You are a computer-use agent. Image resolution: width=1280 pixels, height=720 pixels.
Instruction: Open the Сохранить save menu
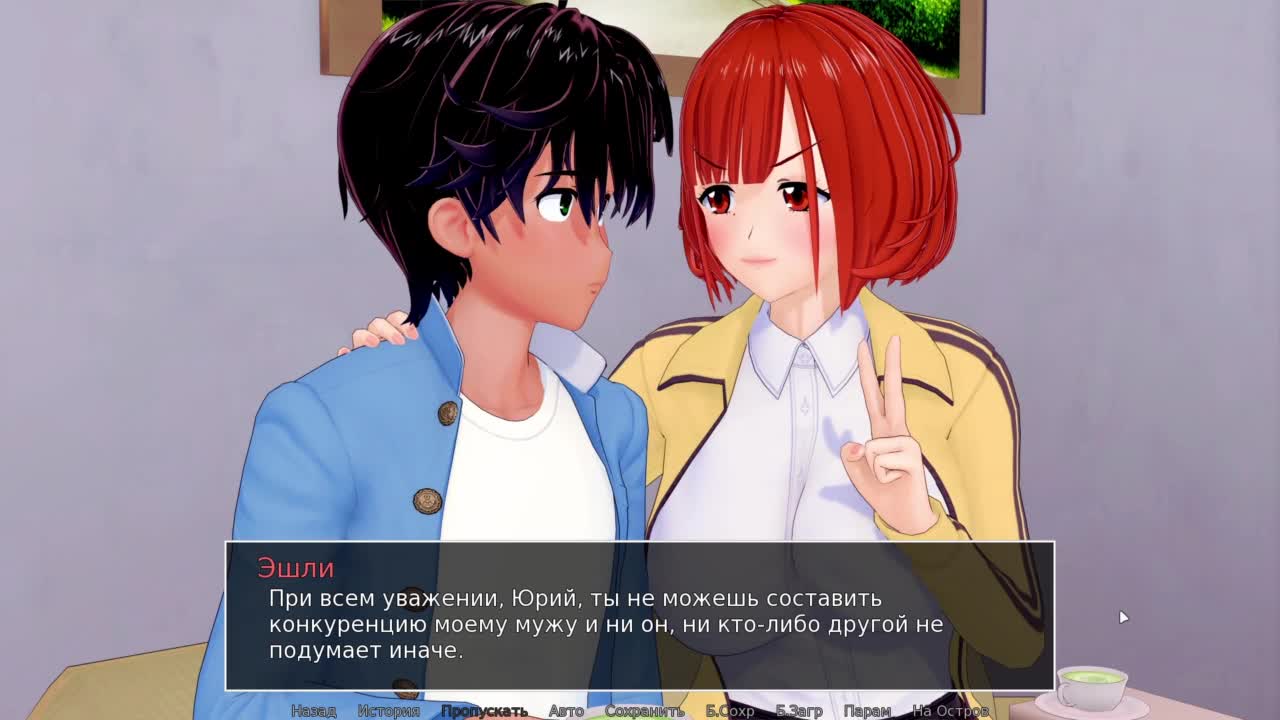pos(644,711)
